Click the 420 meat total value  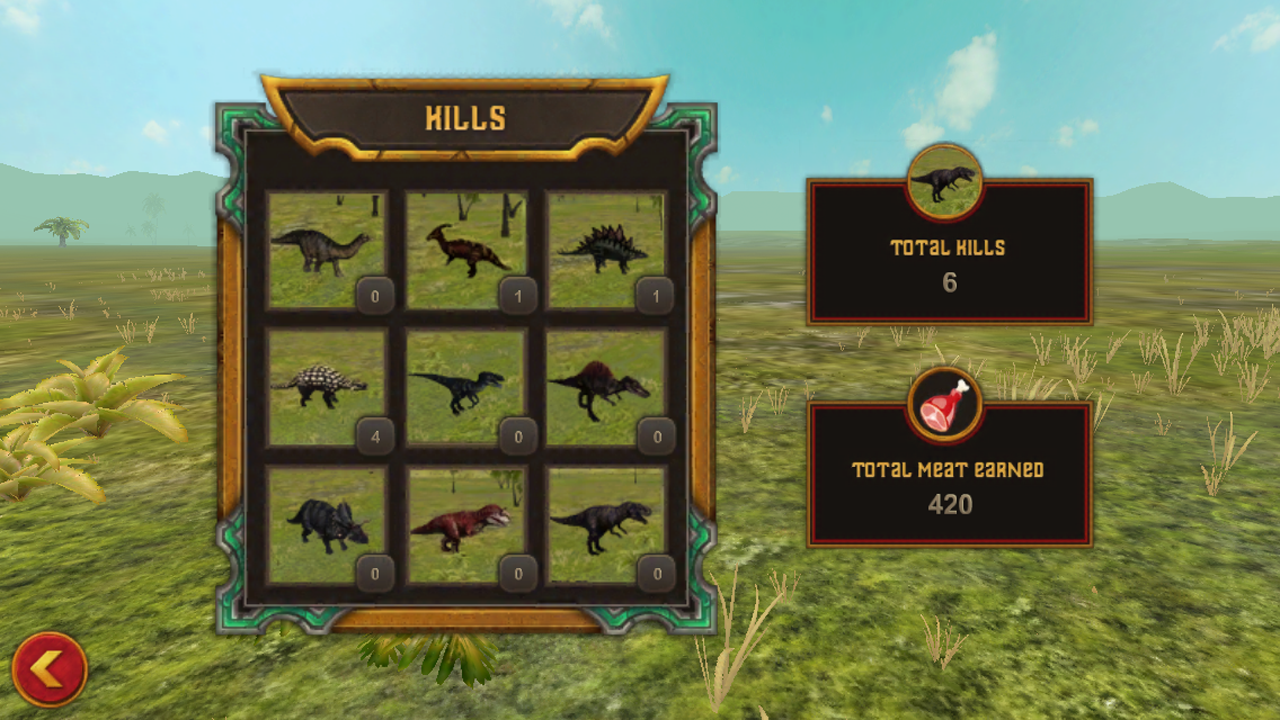[x=949, y=505]
